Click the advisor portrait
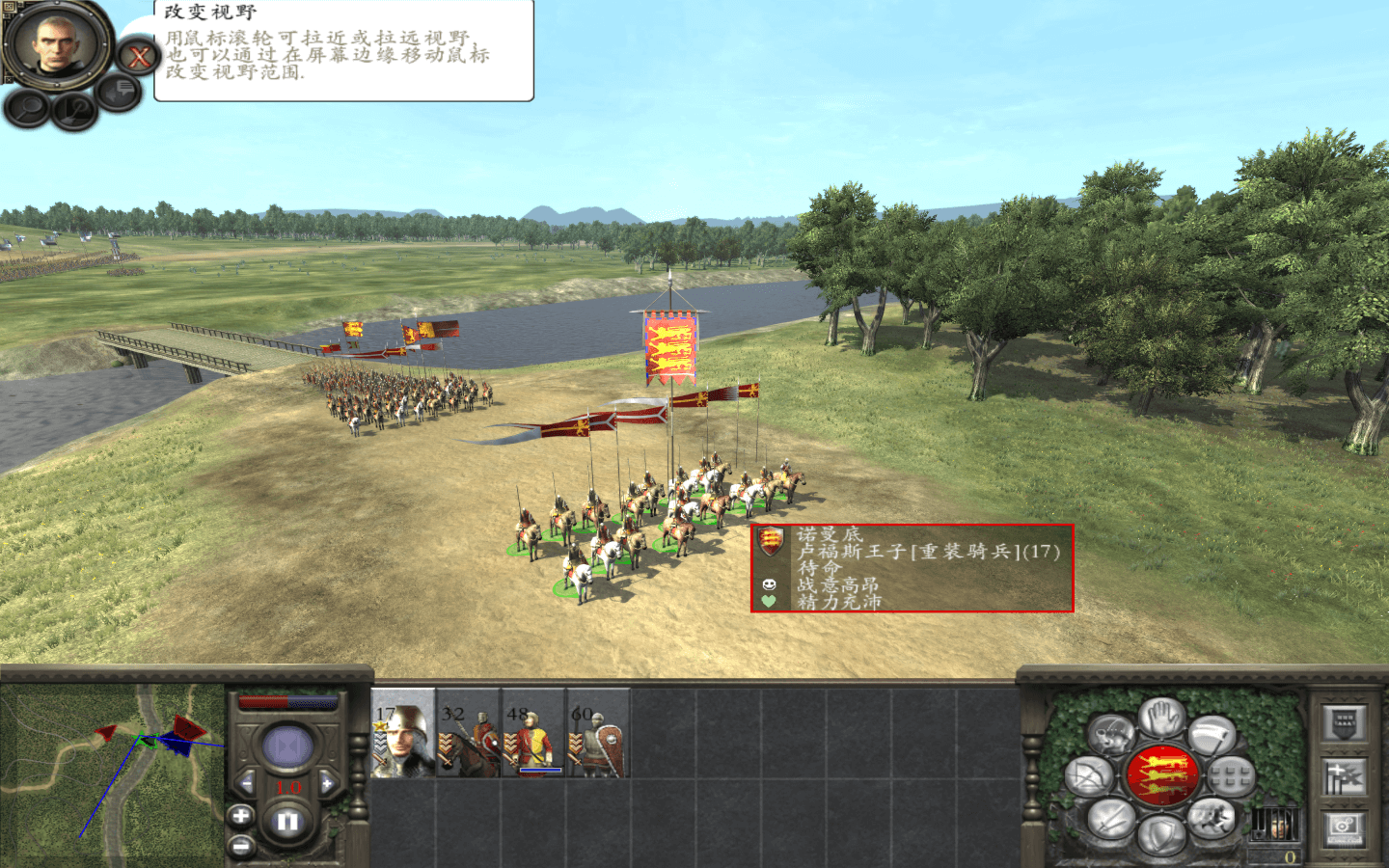The height and width of the screenshot is (868, 1389). tap(56, 42)
